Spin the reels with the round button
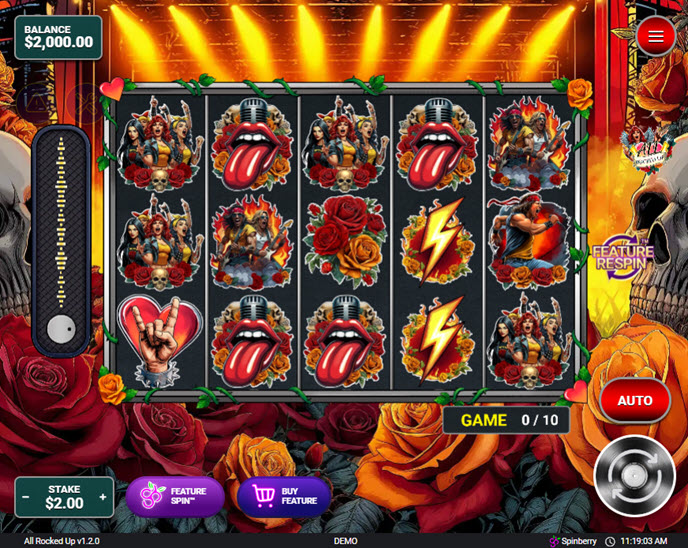 tap(634, 475)
